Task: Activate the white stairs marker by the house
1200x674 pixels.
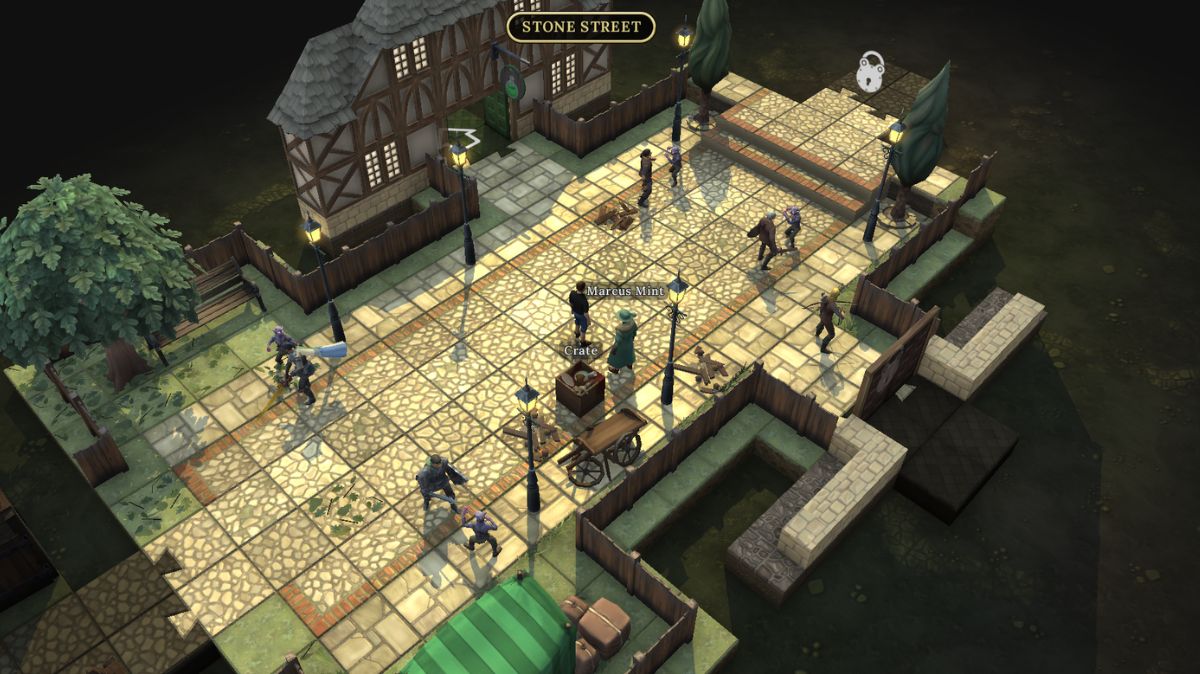Action: click(x=463, y=139)
